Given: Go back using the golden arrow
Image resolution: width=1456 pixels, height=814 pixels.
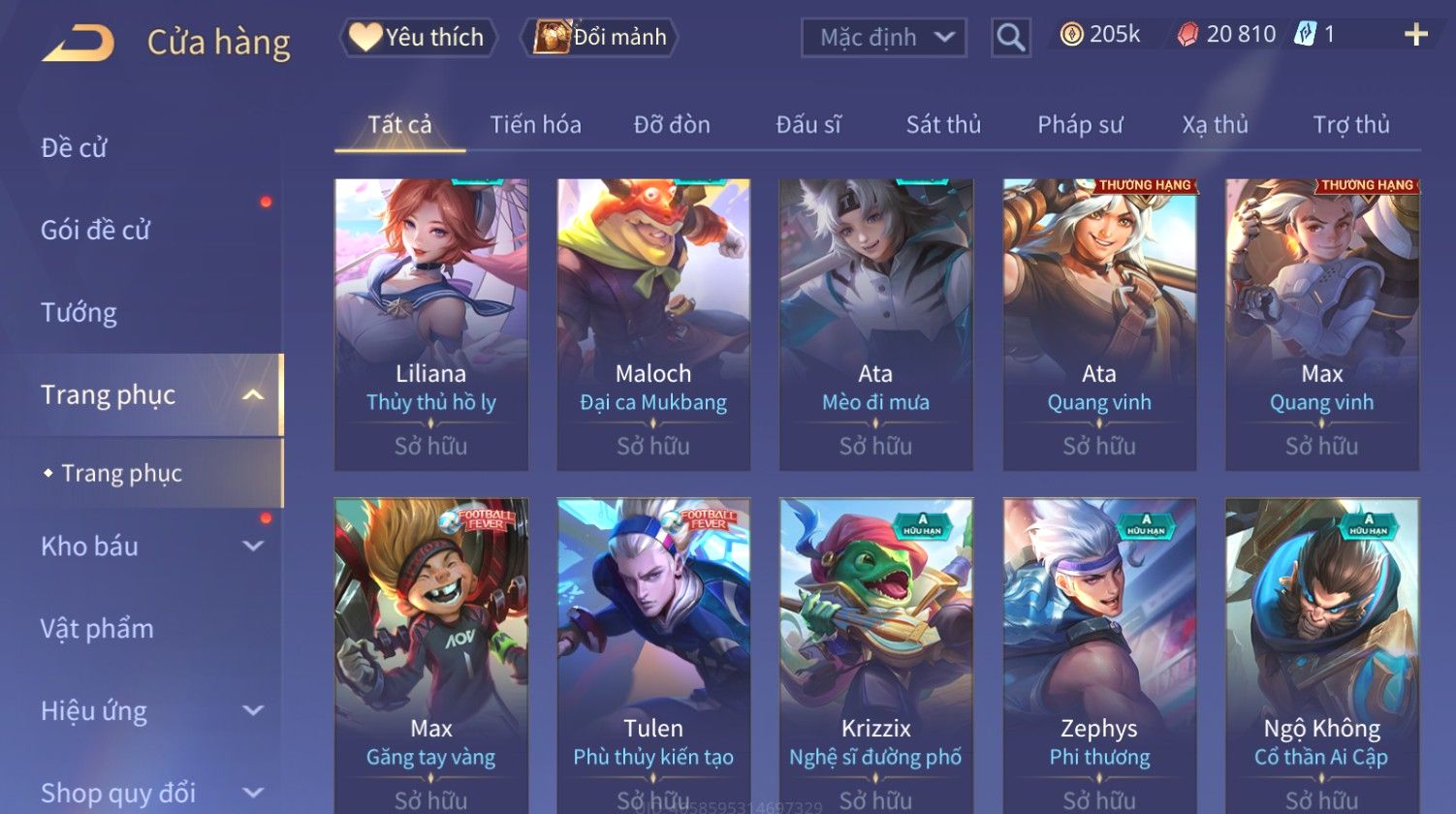Looking at the screenshot, I should pyautogui.click(x=79, y=43).
